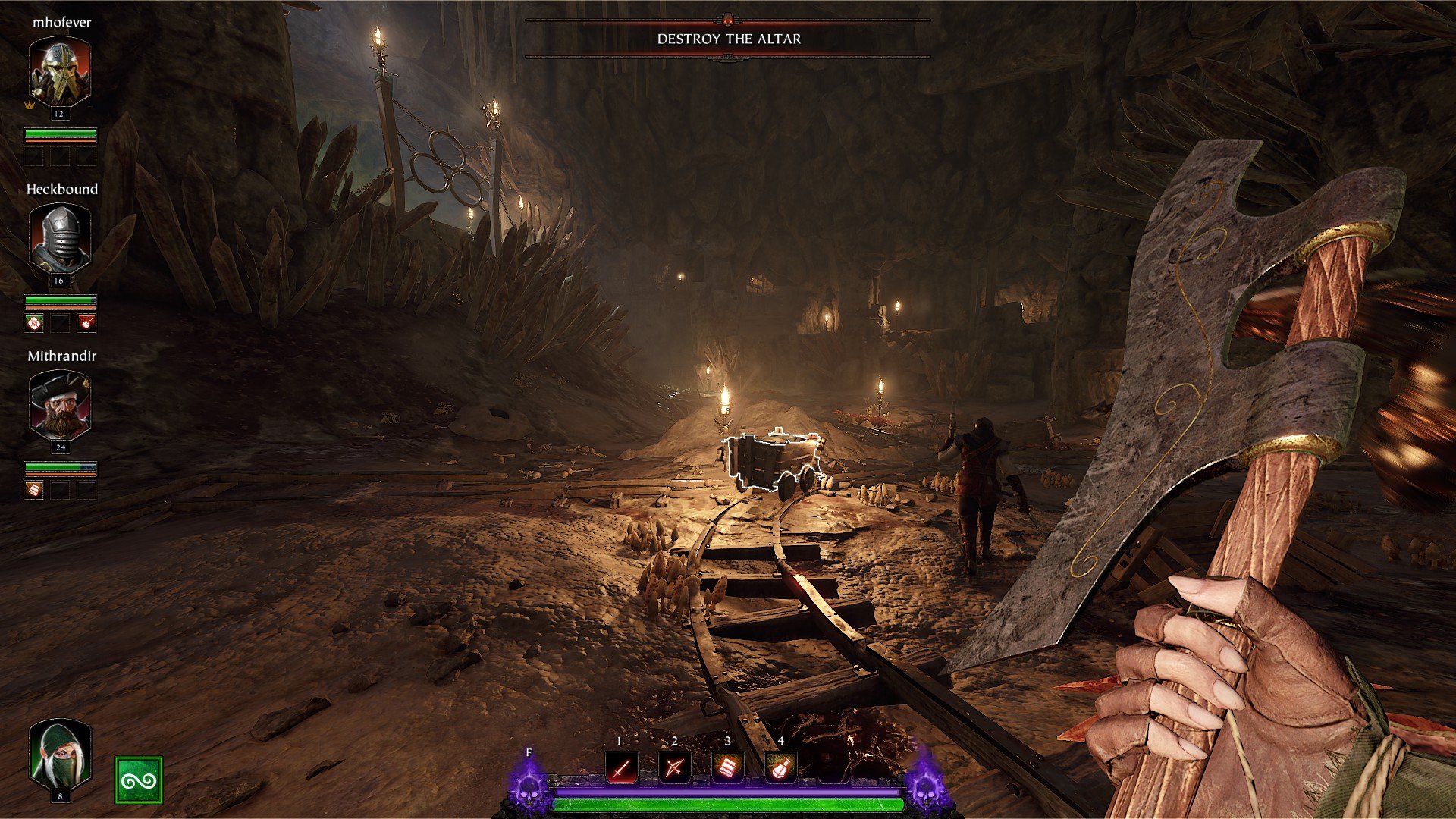The height and width of the screenshot is (819, 1456).
Task: Switch to the ranged bow slot
Action: pyautogui.click(x=674, y=767)
